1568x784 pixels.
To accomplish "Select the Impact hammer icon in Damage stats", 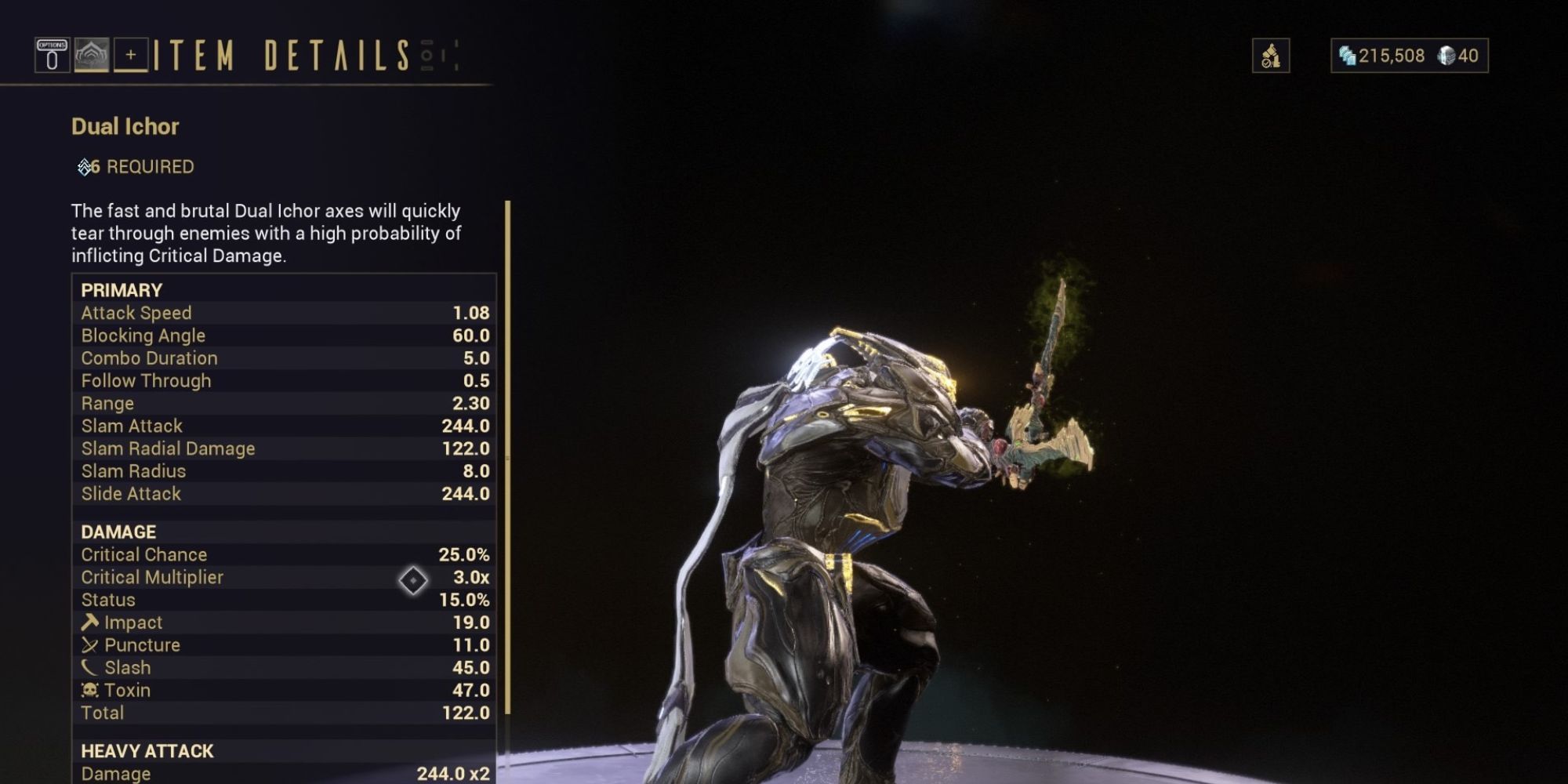I will (91, 622).
